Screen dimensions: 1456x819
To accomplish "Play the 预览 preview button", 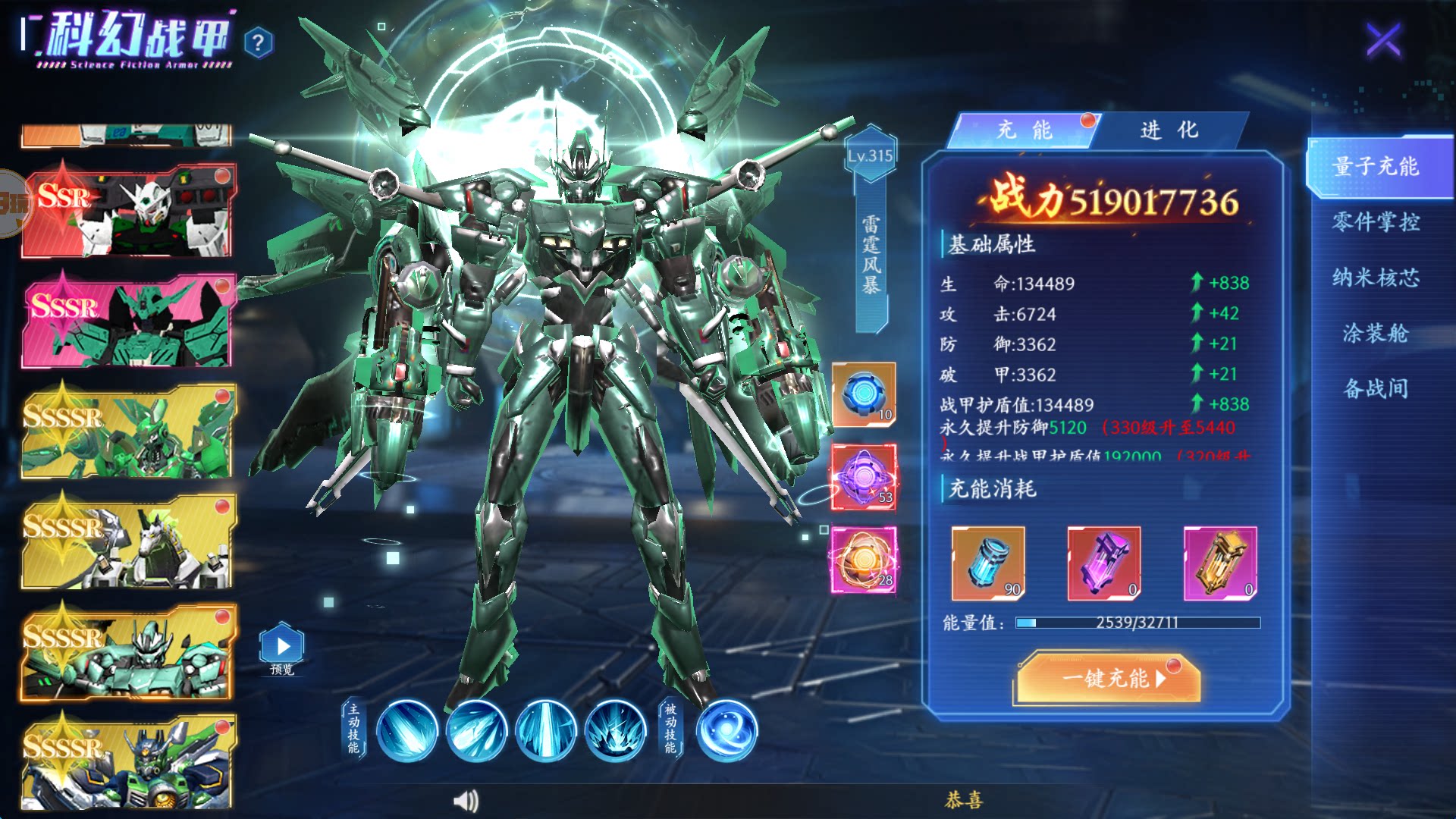I will (x=282, y=647).
